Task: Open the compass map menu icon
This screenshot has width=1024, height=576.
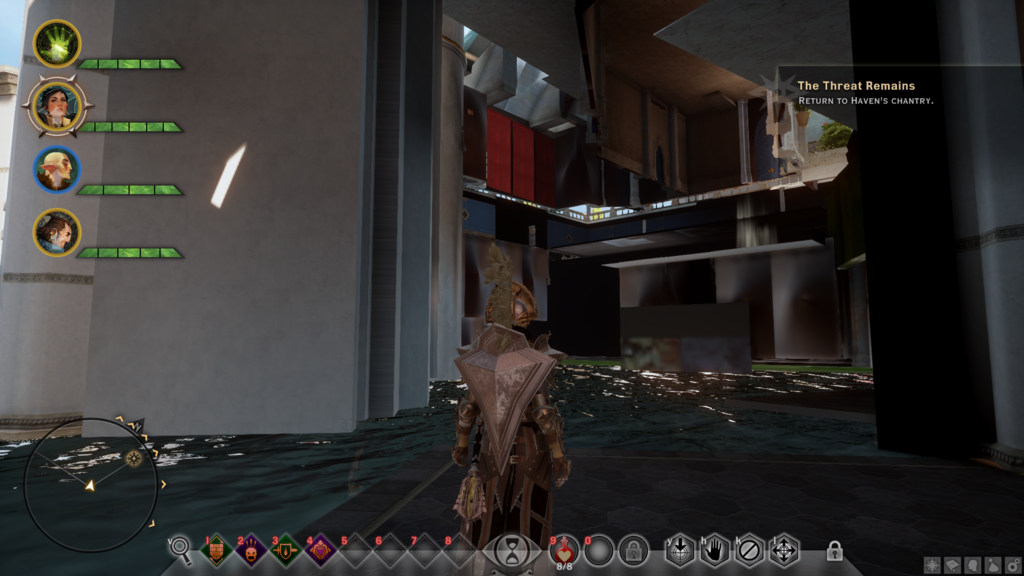Action: 932,565
